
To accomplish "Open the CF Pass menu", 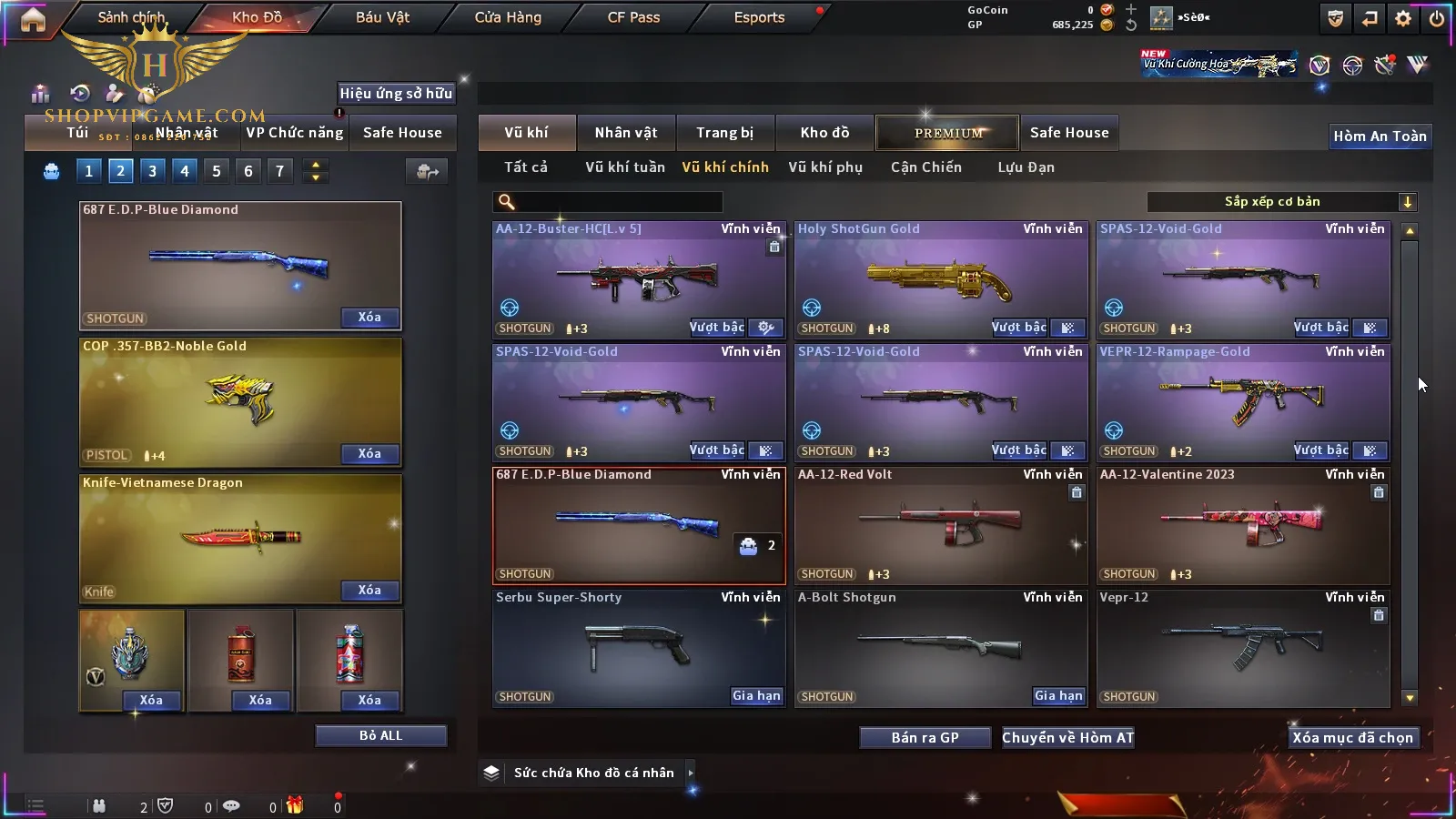I will [x=633, y=17].
